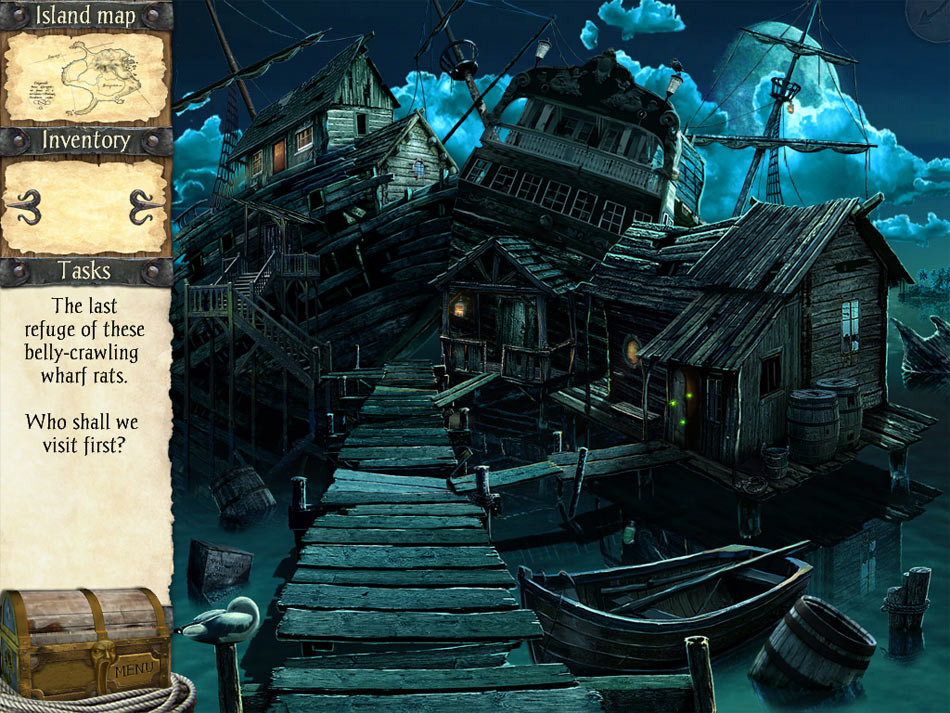Open the island map parchment
Screen dimensions: 950x713
(x=85, y=77)
